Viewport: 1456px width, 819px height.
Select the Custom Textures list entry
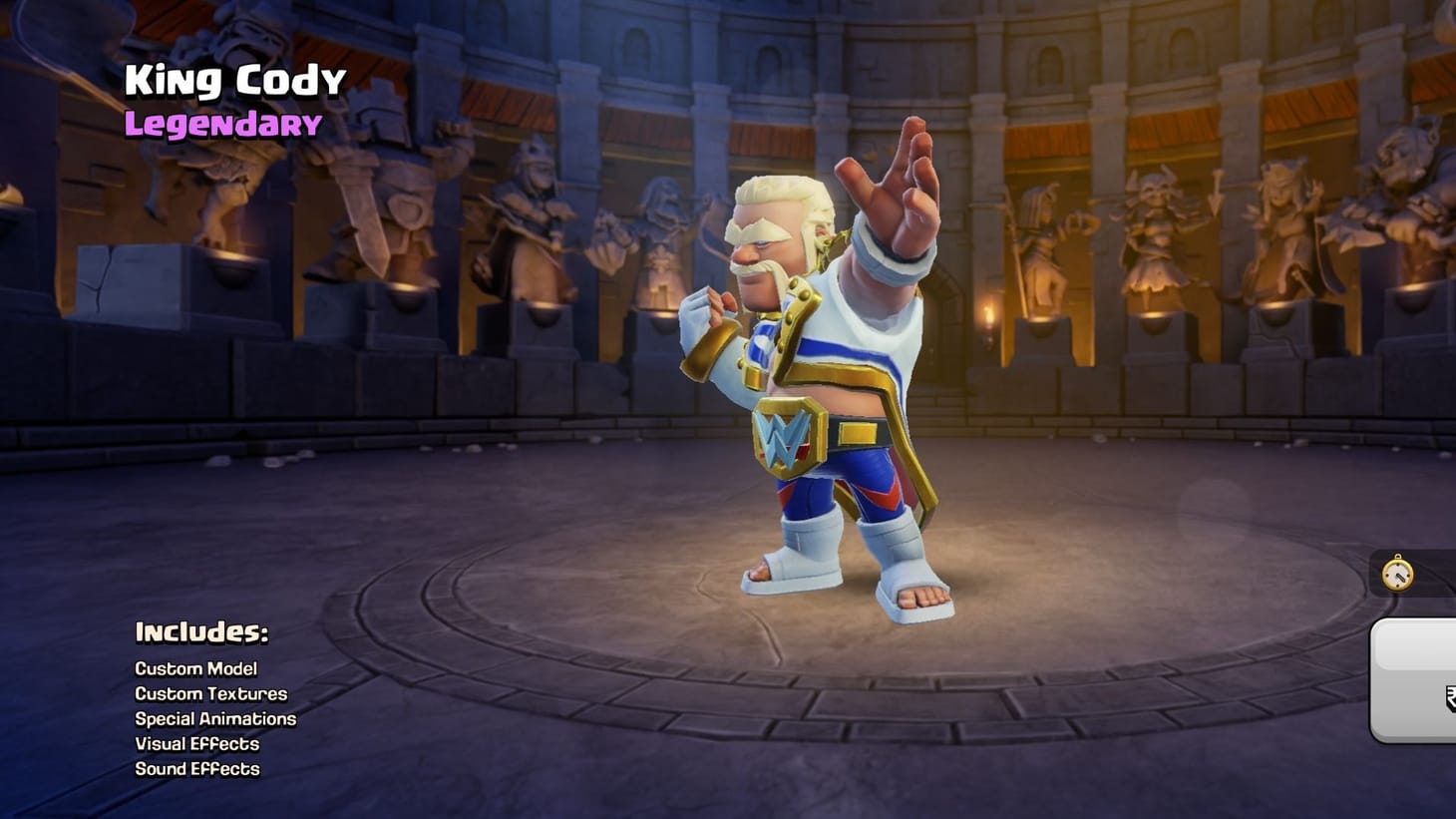pyautogui.click(x=210, y=694)
